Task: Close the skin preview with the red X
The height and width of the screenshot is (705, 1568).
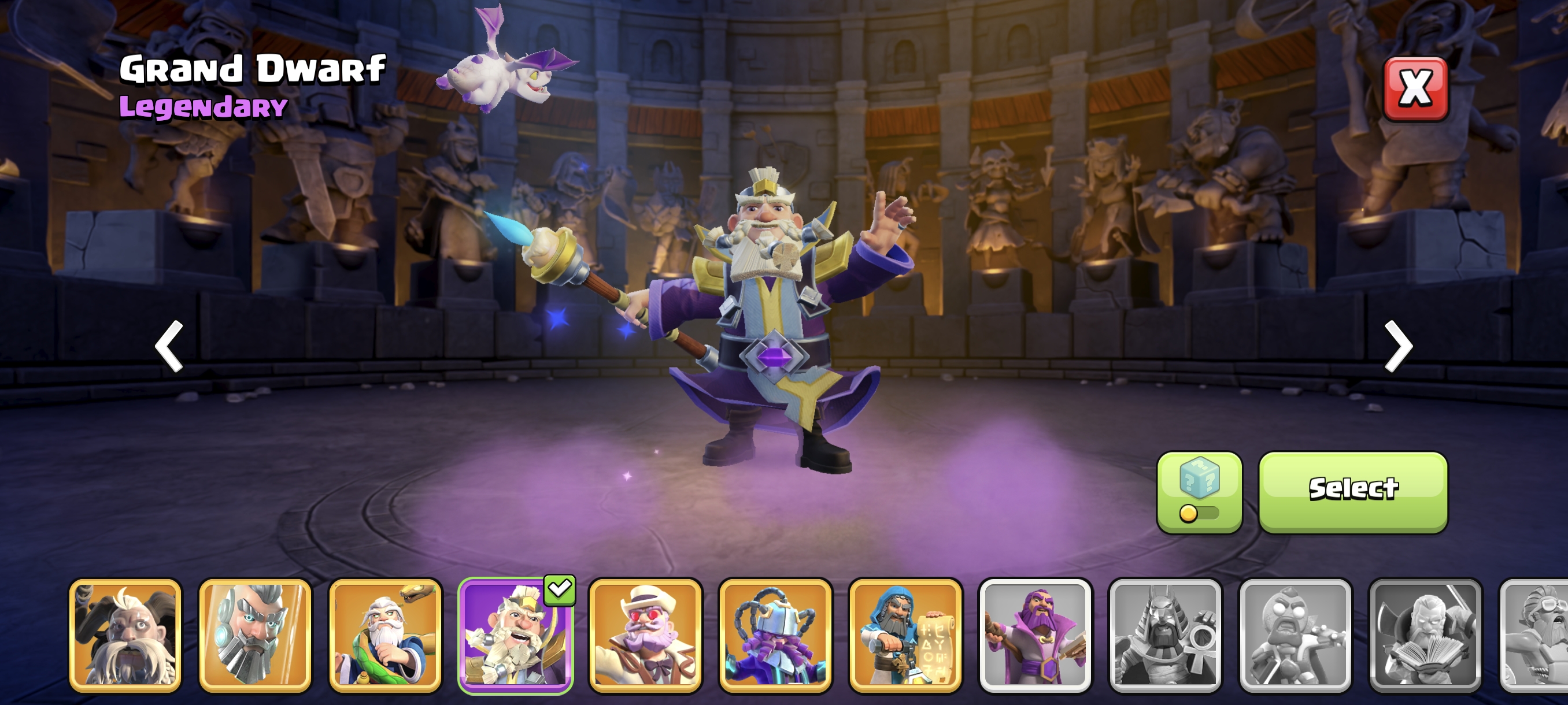Action: [1415, 89]
